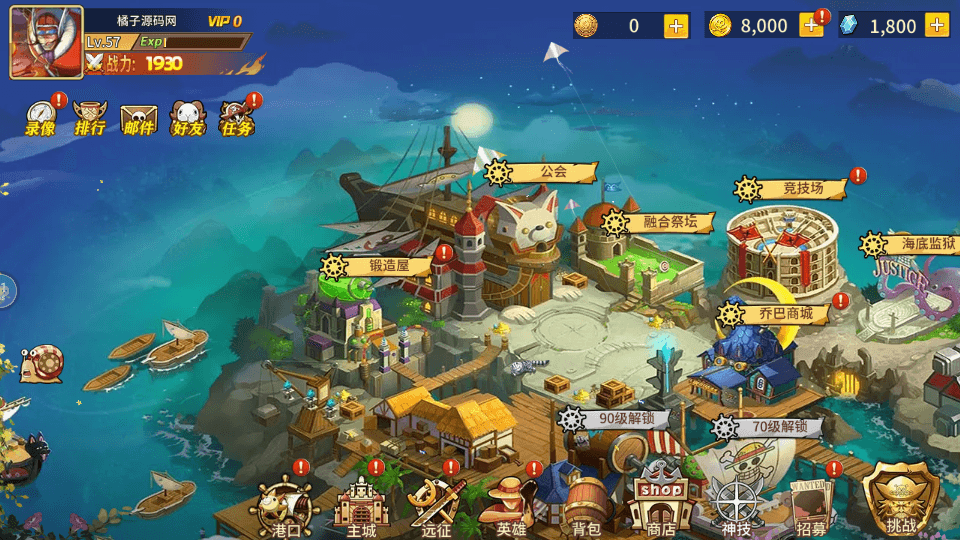Add more diamonds with the plus button
The height and width of the screenshot is (540, 960).
[937, 26]
